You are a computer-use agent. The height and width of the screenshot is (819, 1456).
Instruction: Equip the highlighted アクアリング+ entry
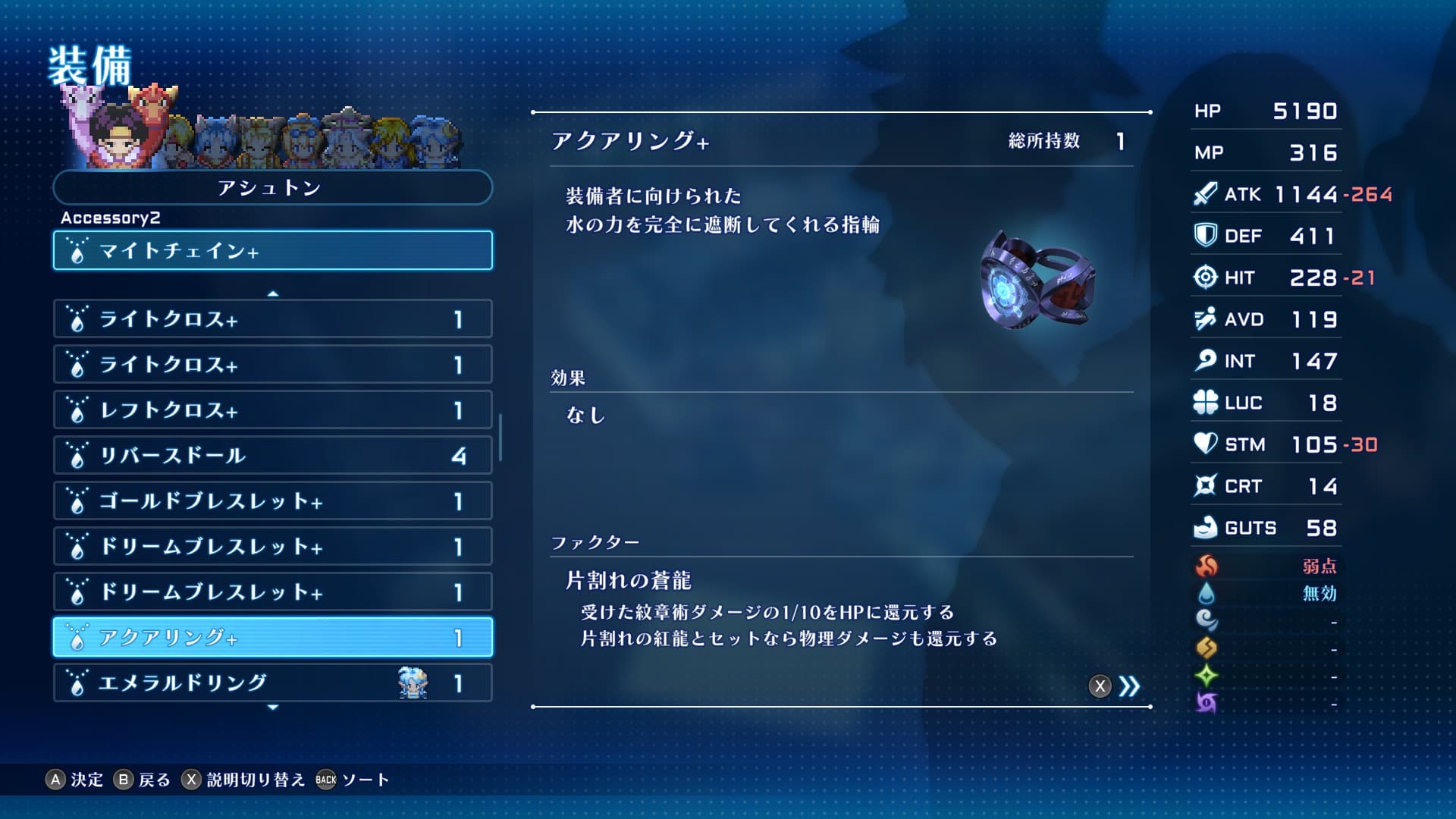tap(272, 638)
